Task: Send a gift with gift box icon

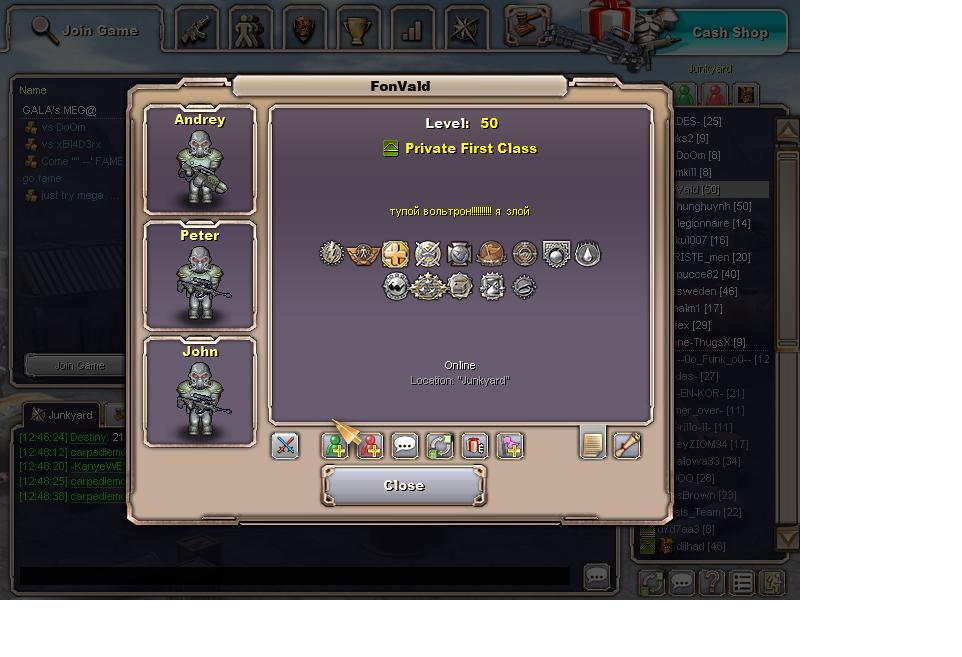Action: [x=475, y=445]
